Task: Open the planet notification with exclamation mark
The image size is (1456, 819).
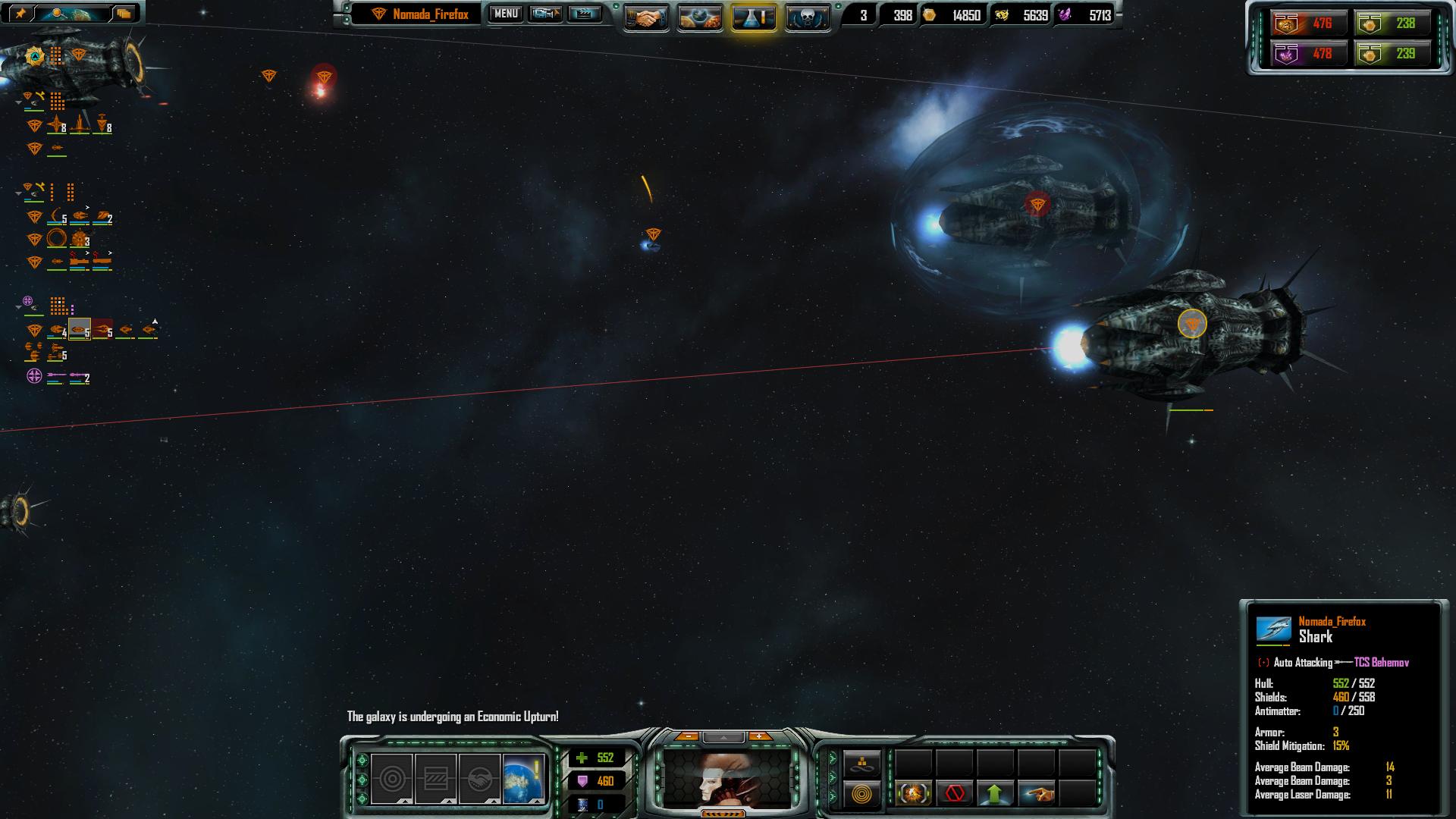Action: click(x=523, y=778)
